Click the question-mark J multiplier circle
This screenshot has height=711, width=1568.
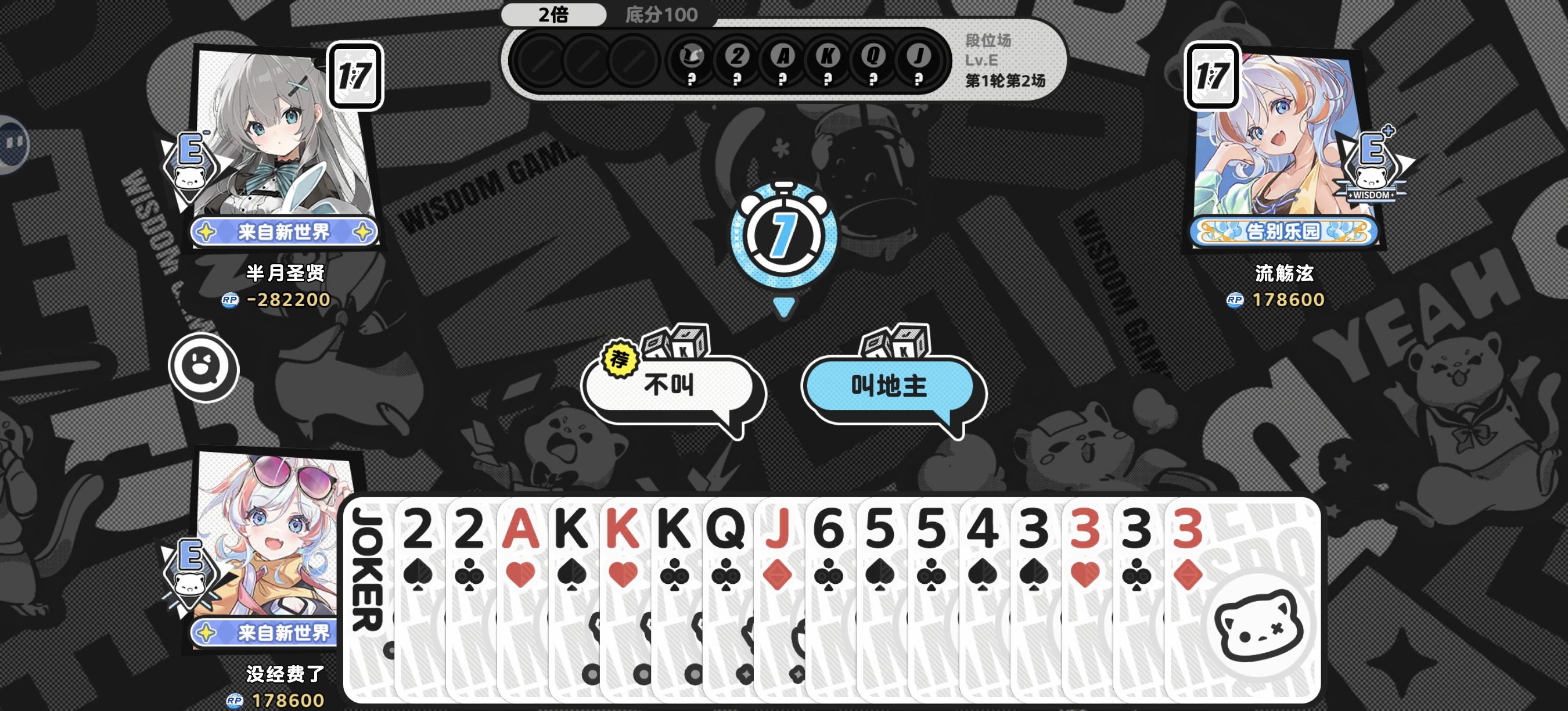pos(919,60)
